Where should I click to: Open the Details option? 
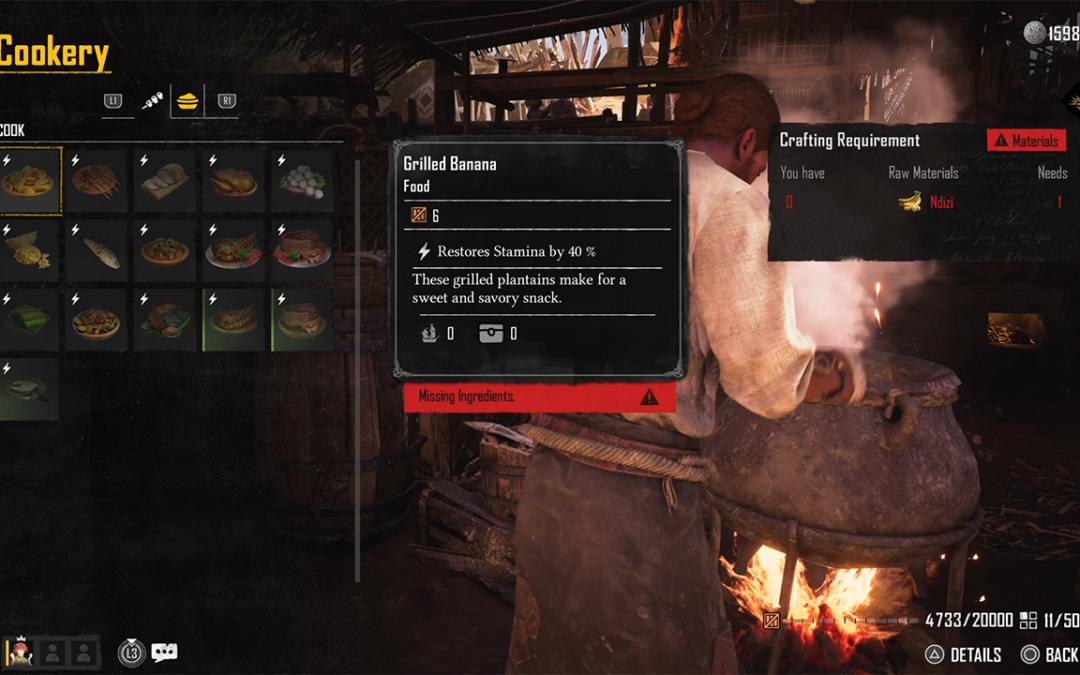[963, 655]
